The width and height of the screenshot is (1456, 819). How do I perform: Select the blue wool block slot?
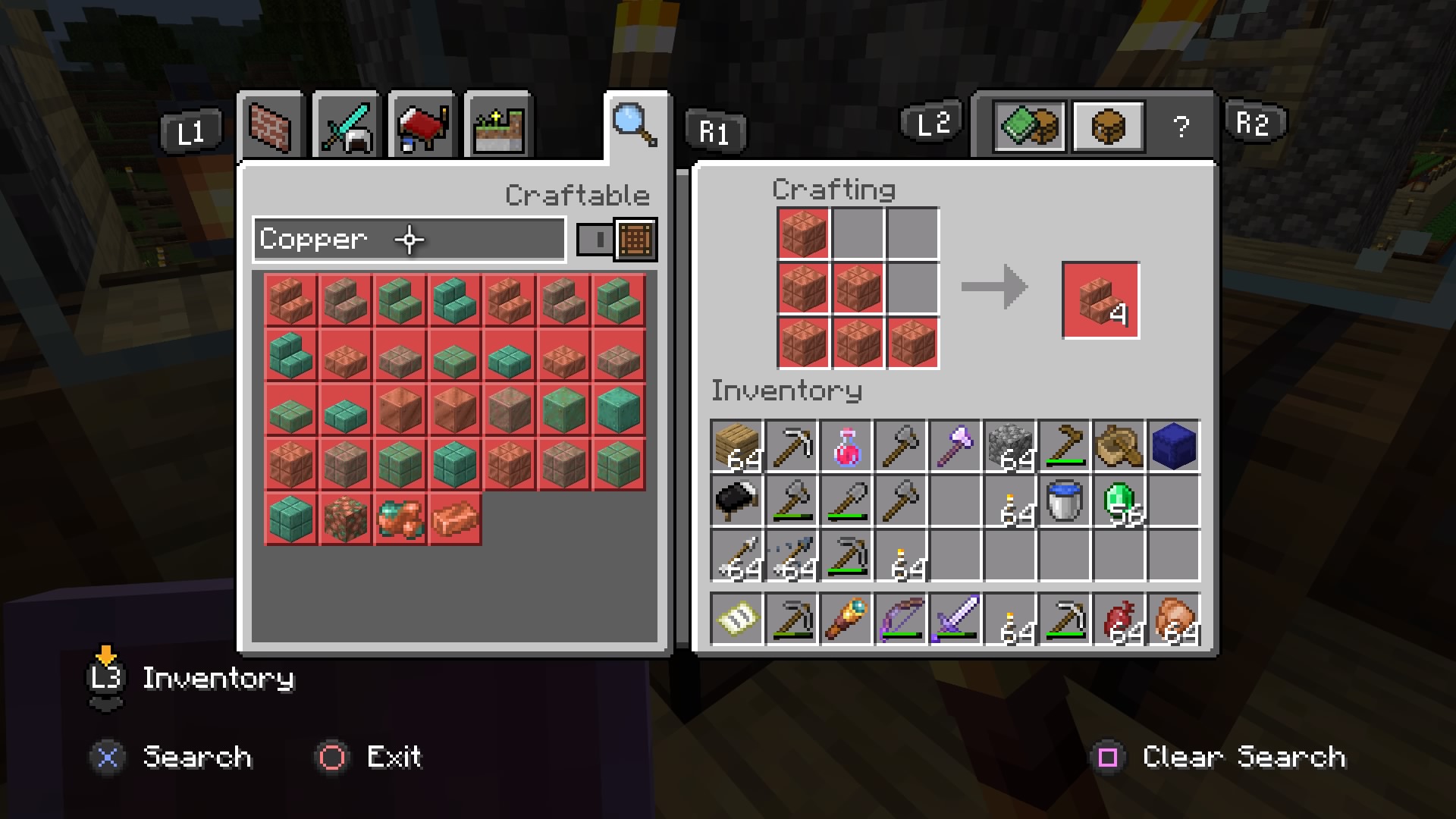click(1174, 446)
